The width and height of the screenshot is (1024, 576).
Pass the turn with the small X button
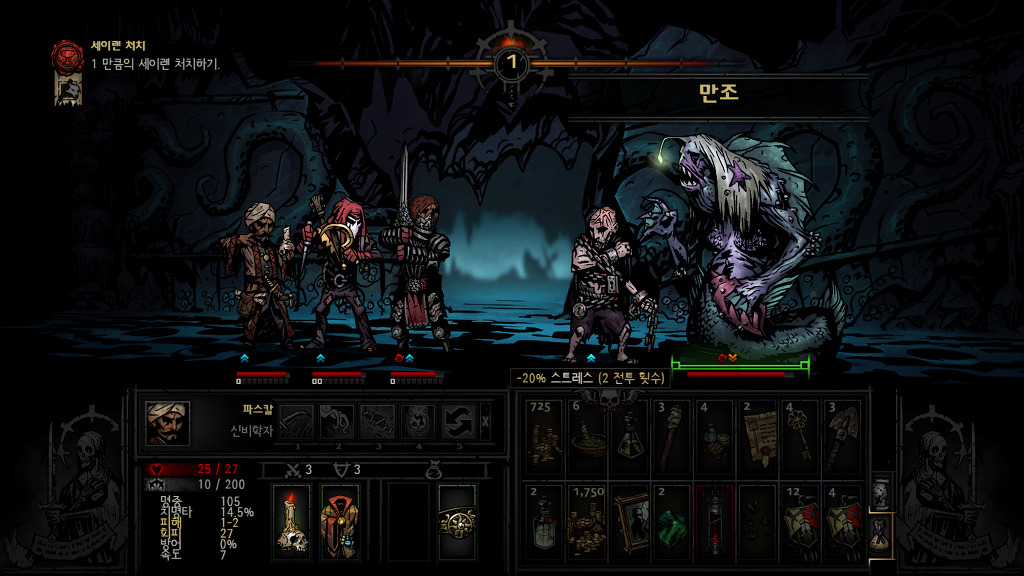486,422
